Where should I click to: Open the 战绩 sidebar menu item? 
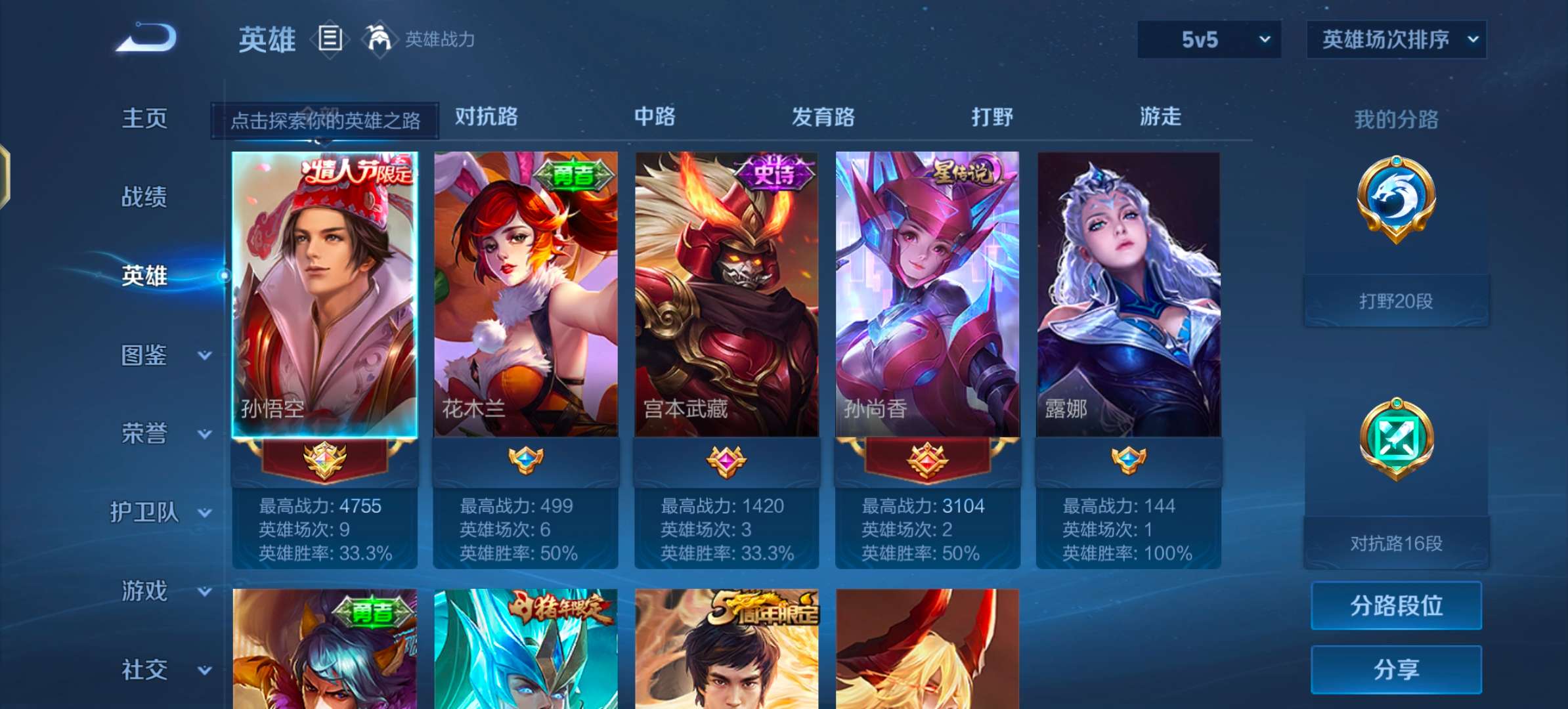(144, 197)
